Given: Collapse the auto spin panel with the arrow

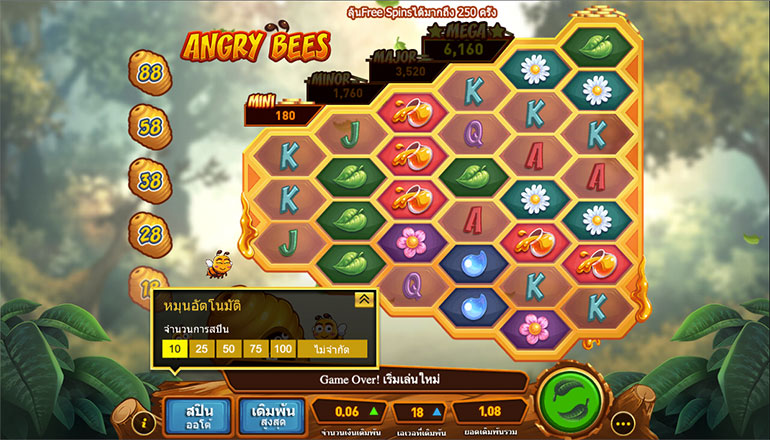Looking at the screenshot, I should click(364, 298).
